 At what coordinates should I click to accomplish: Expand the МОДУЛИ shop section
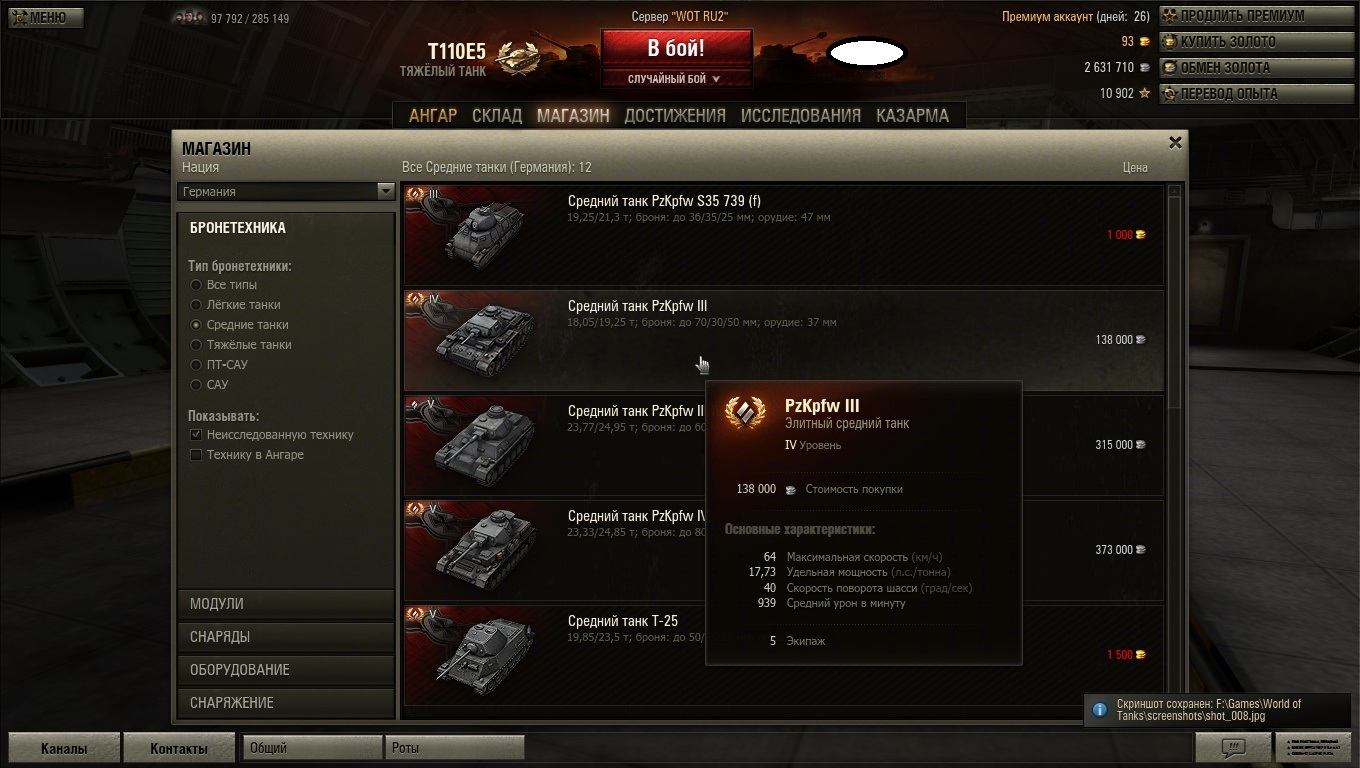(x=286, y=604)
